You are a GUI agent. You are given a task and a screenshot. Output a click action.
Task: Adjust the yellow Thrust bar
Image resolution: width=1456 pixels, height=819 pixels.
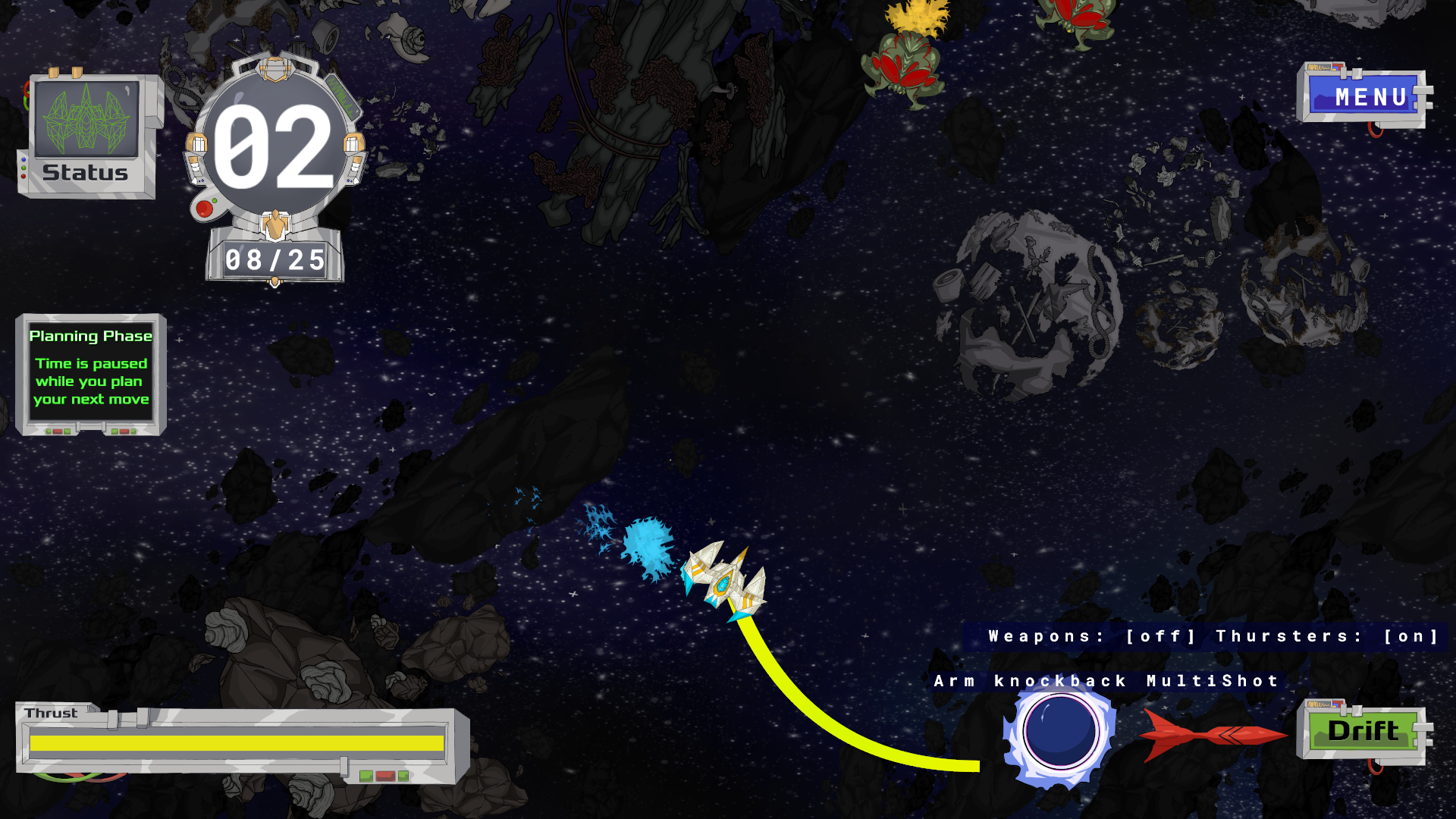pos(237,743)
